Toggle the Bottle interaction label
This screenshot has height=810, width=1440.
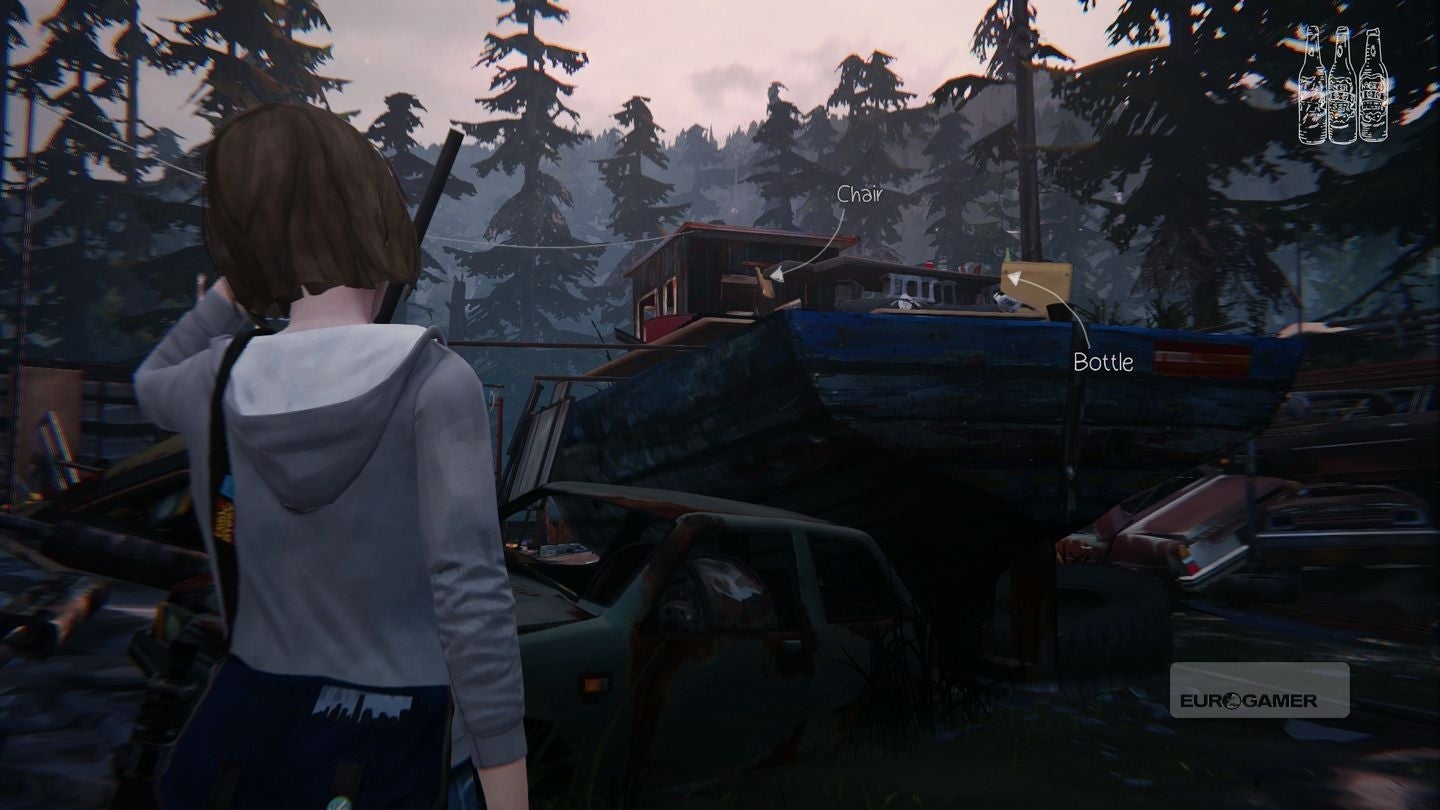[1104, 363]
